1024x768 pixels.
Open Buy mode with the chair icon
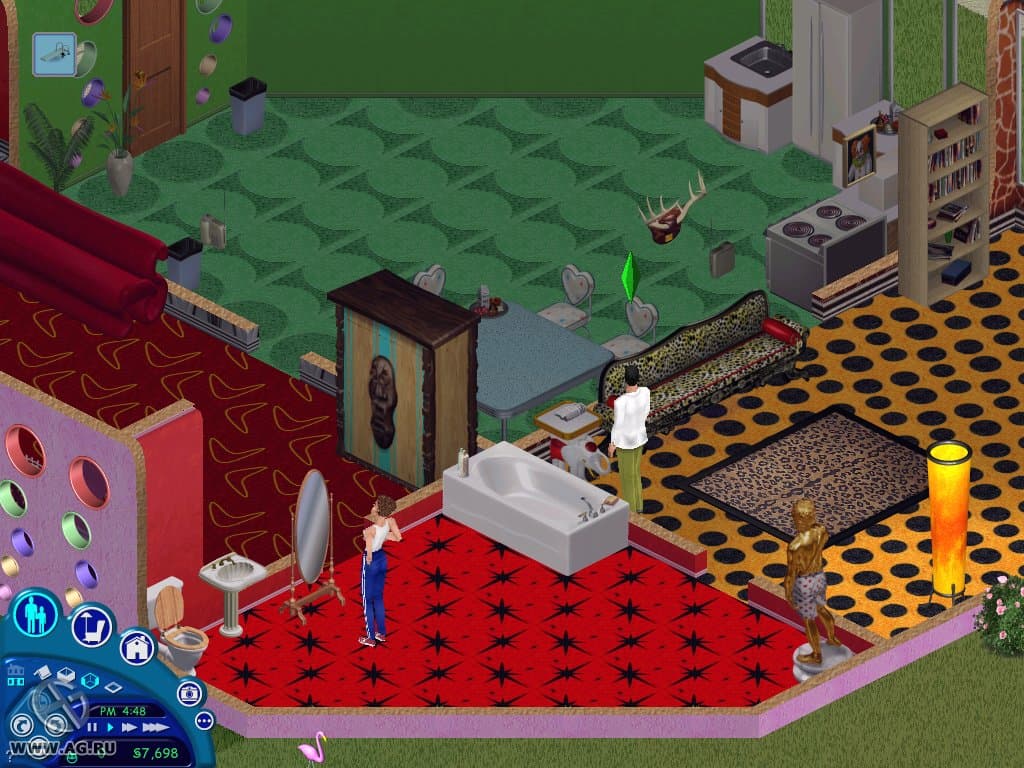click(91, 627)
